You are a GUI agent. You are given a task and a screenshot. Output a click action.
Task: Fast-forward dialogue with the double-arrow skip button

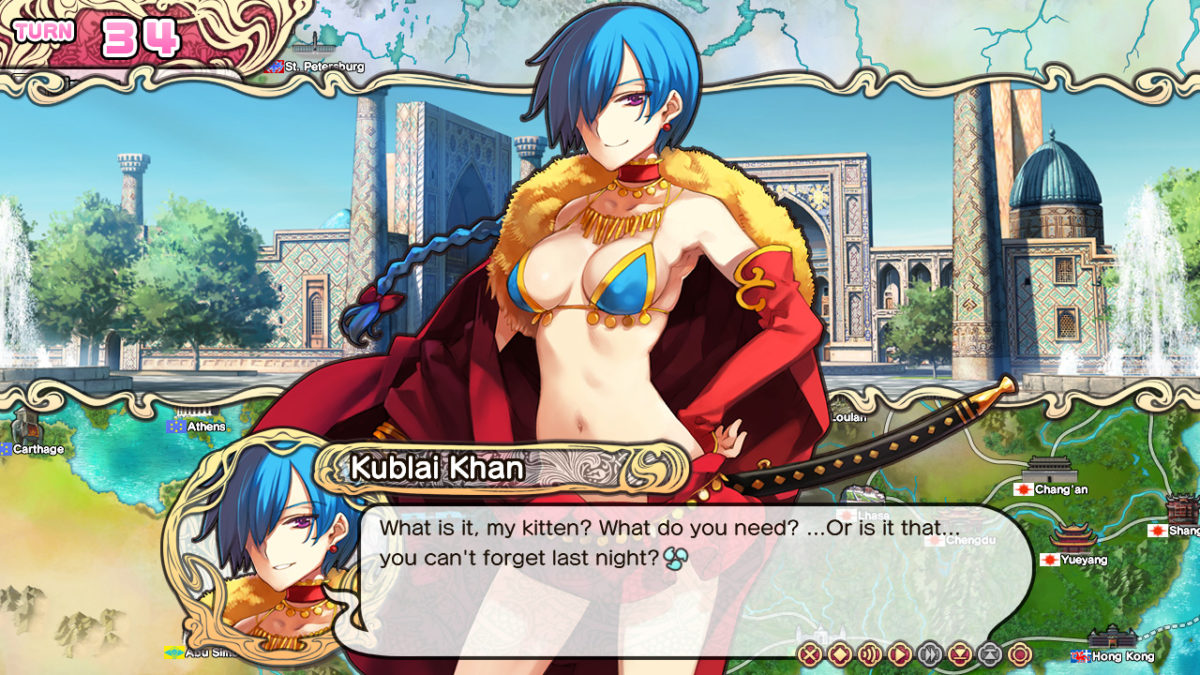[x=930, y=655]
